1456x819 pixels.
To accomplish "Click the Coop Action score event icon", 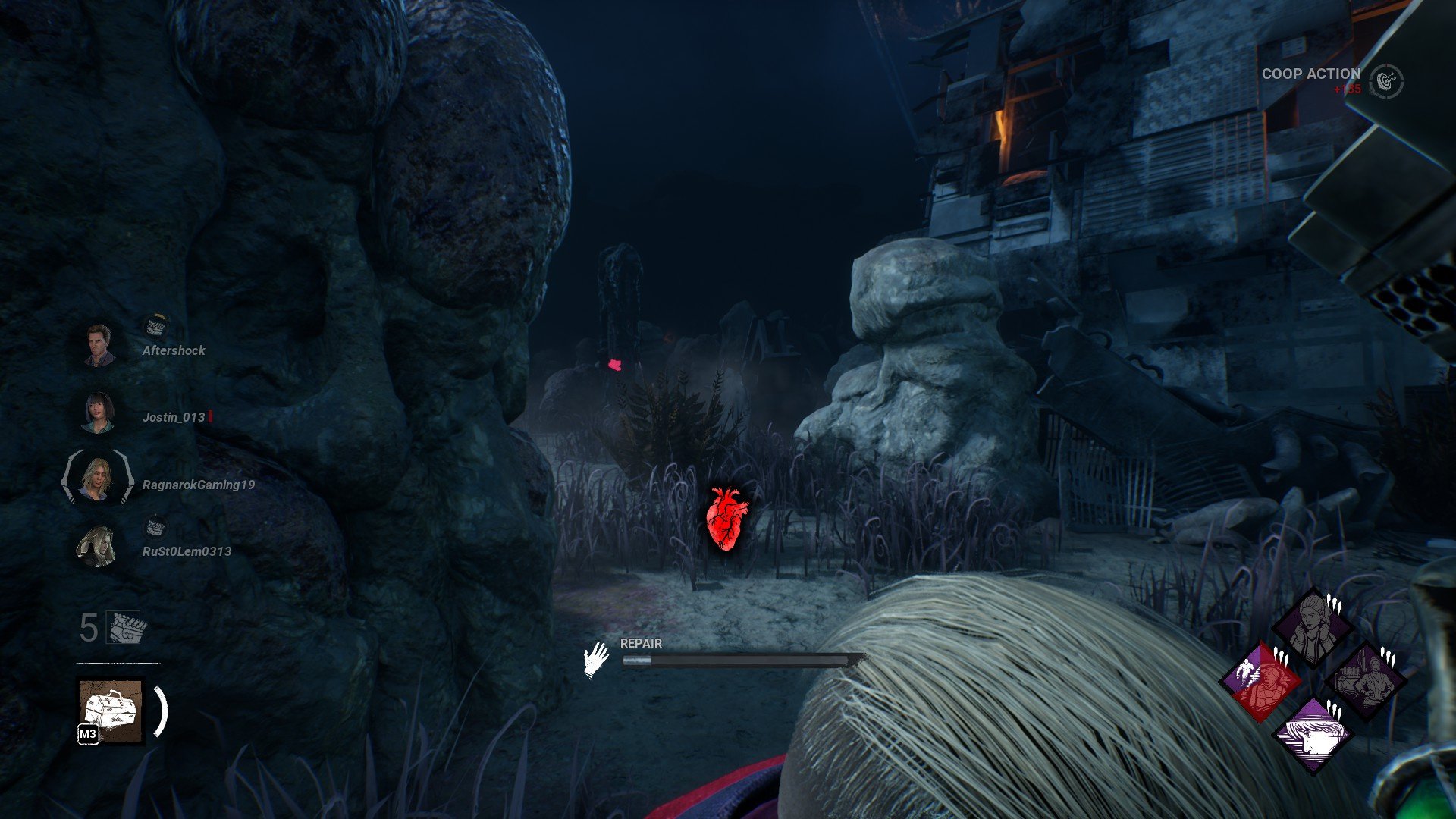I will point(1387,80).
